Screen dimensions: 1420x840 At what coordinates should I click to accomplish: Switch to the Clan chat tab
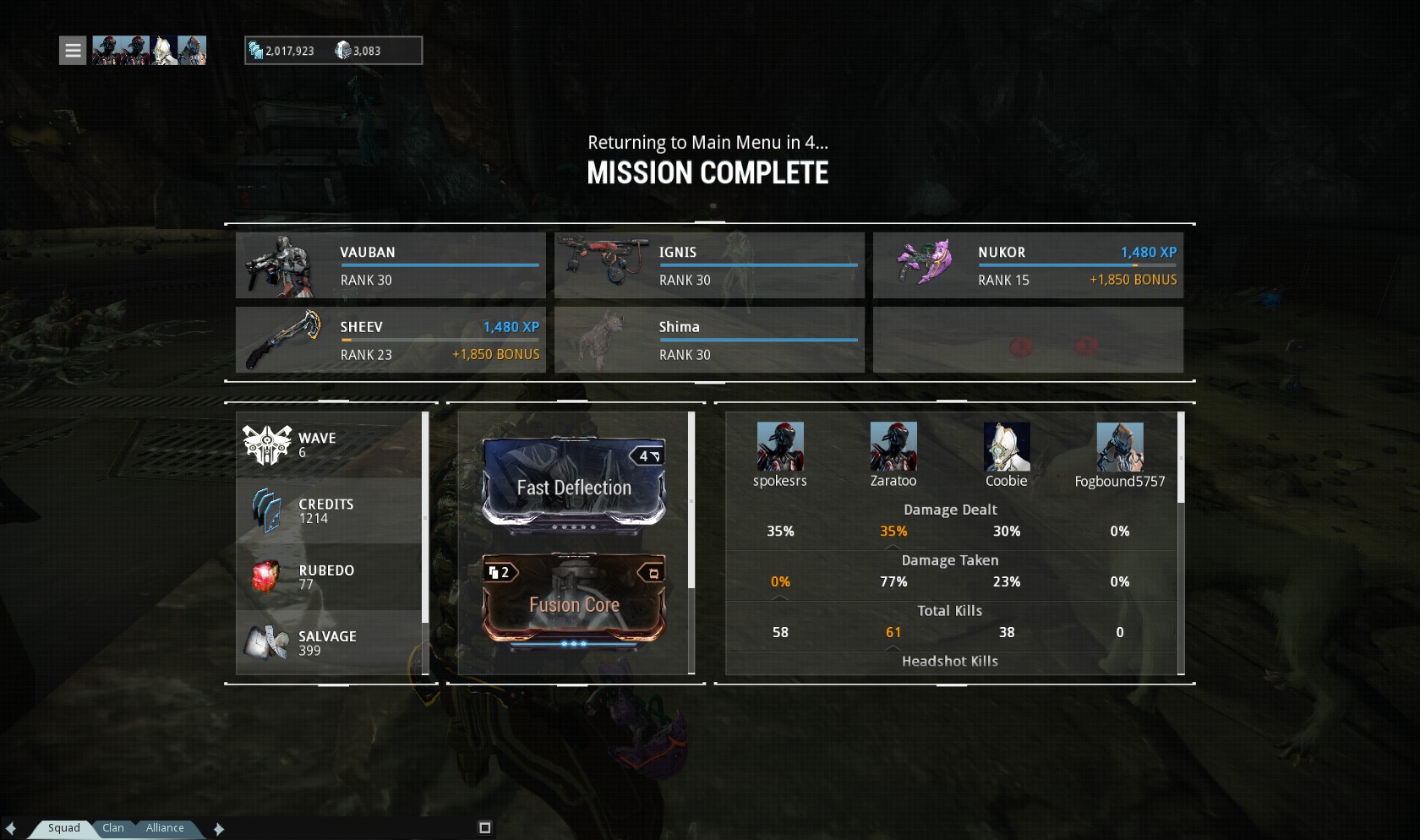point(113,828)
